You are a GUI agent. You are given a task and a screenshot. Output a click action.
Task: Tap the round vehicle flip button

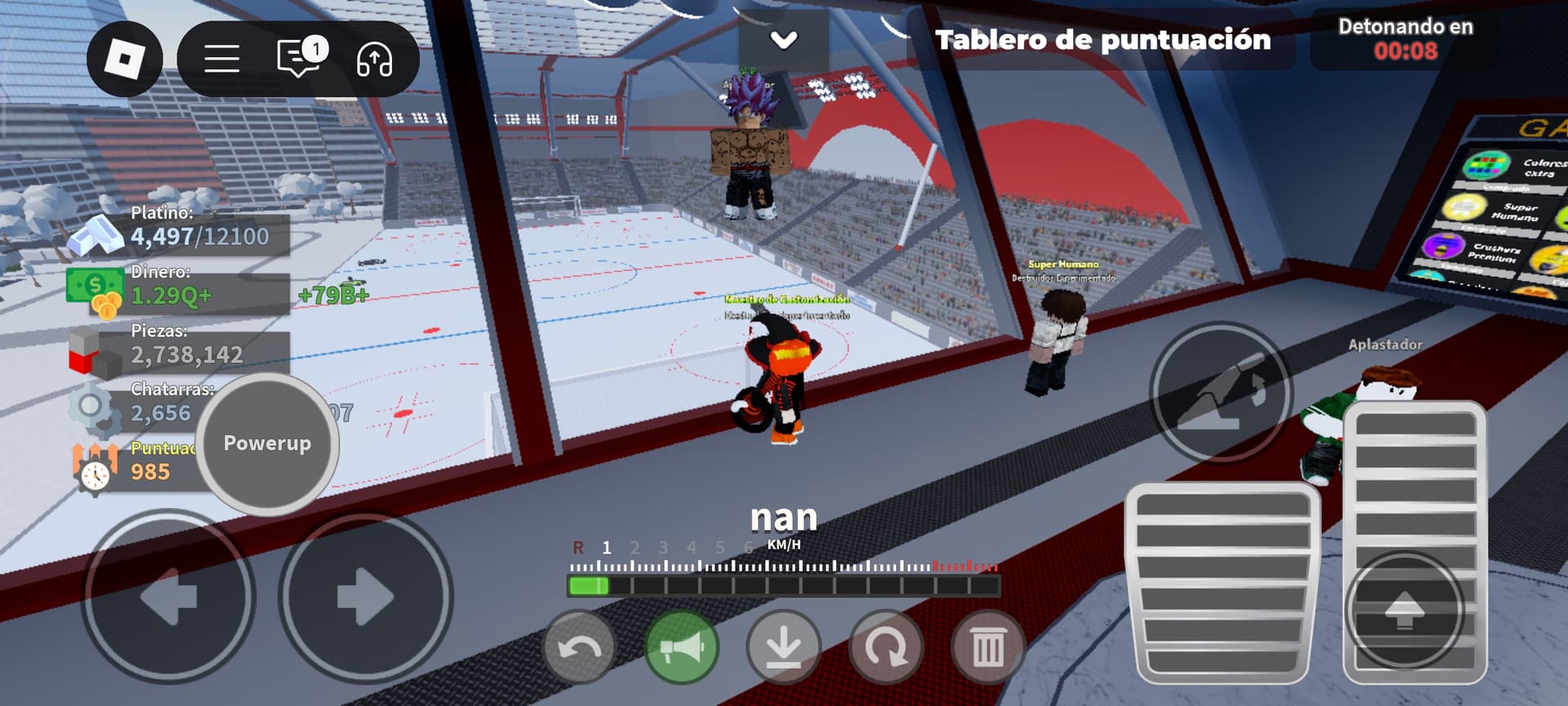click(x=1220, y=392)
